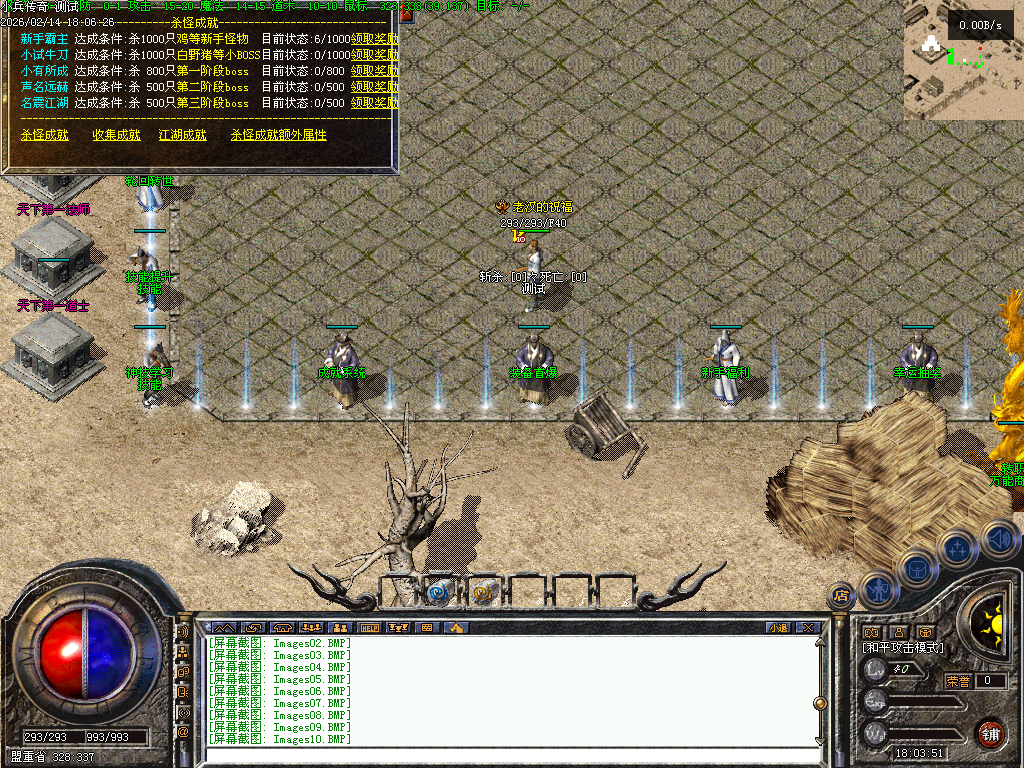The height and width of the screenshot is (768, 1024).
Task: Claim reward for 新手霸主 achievement
Action: pos(374,40)
